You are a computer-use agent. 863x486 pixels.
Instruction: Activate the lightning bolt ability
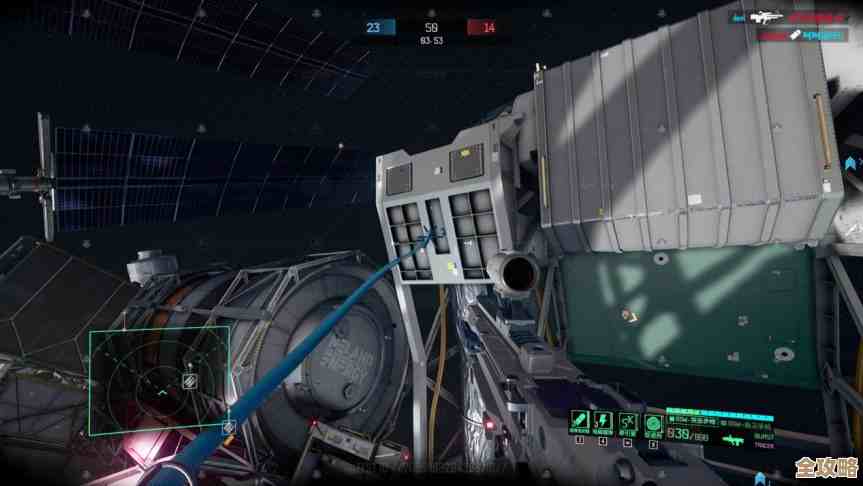click(x=603, y=420)
